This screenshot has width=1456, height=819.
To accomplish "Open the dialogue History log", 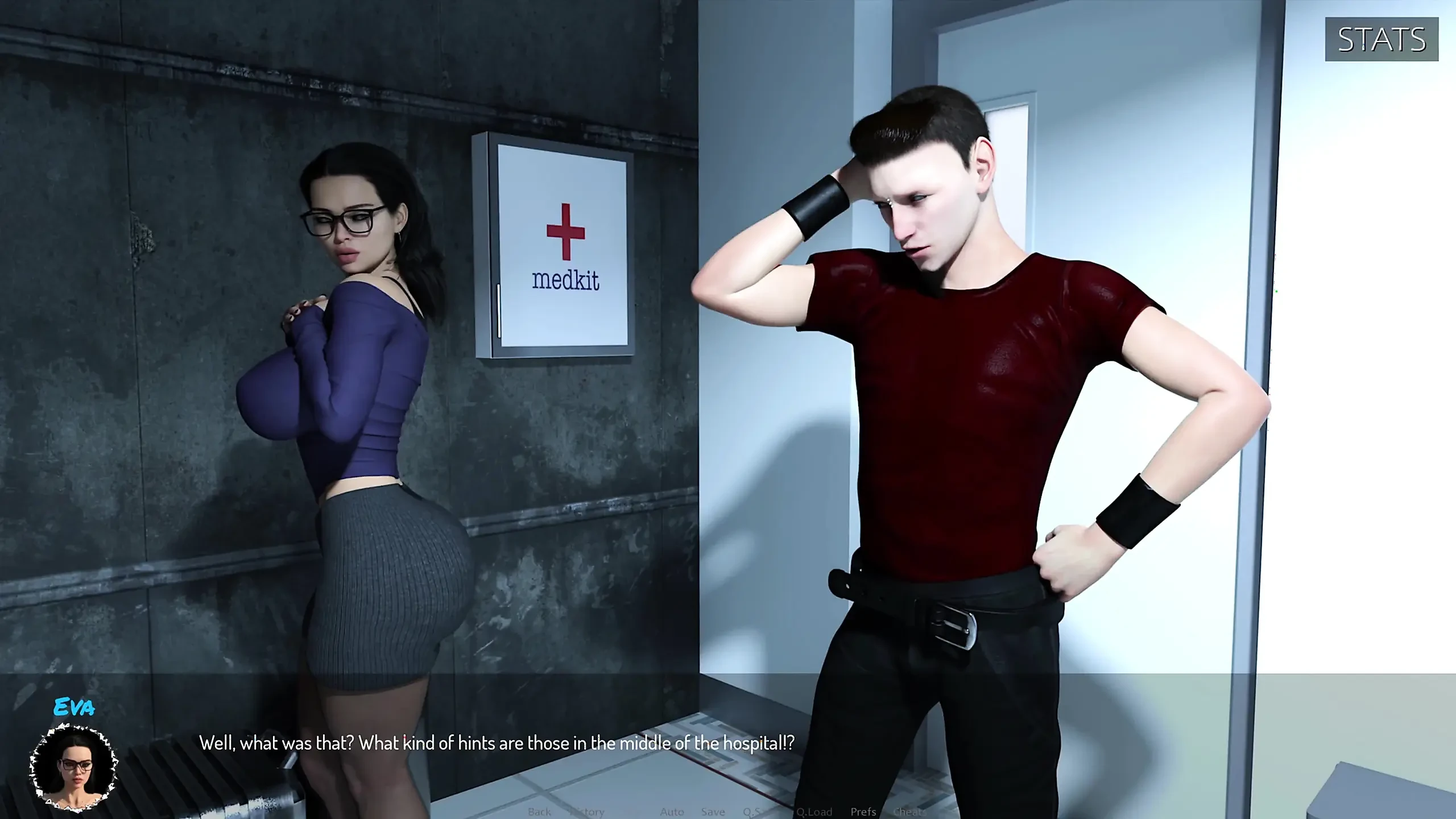I will click(587, 812).
